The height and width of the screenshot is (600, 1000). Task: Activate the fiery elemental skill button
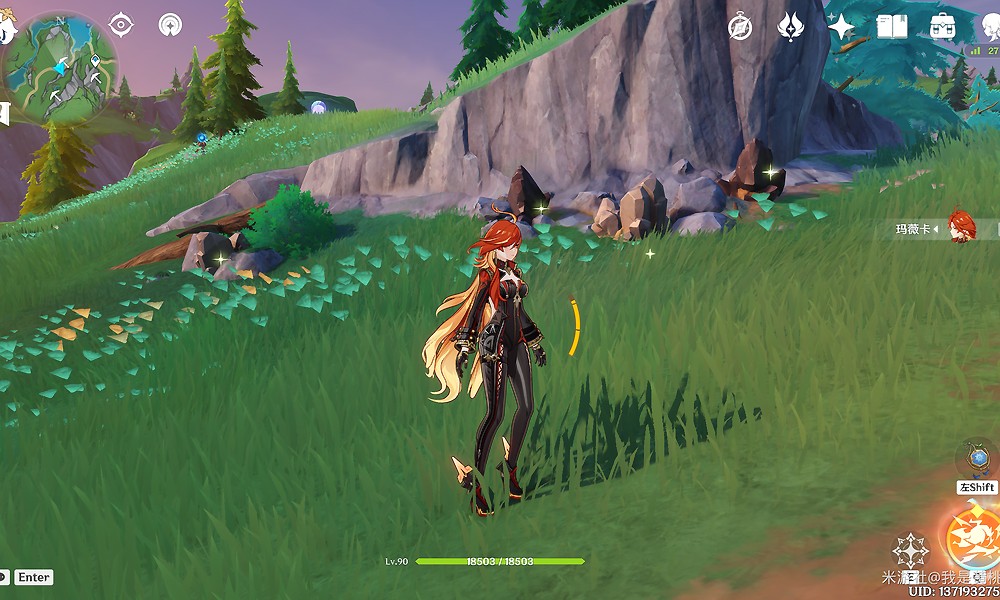[972, 532]
